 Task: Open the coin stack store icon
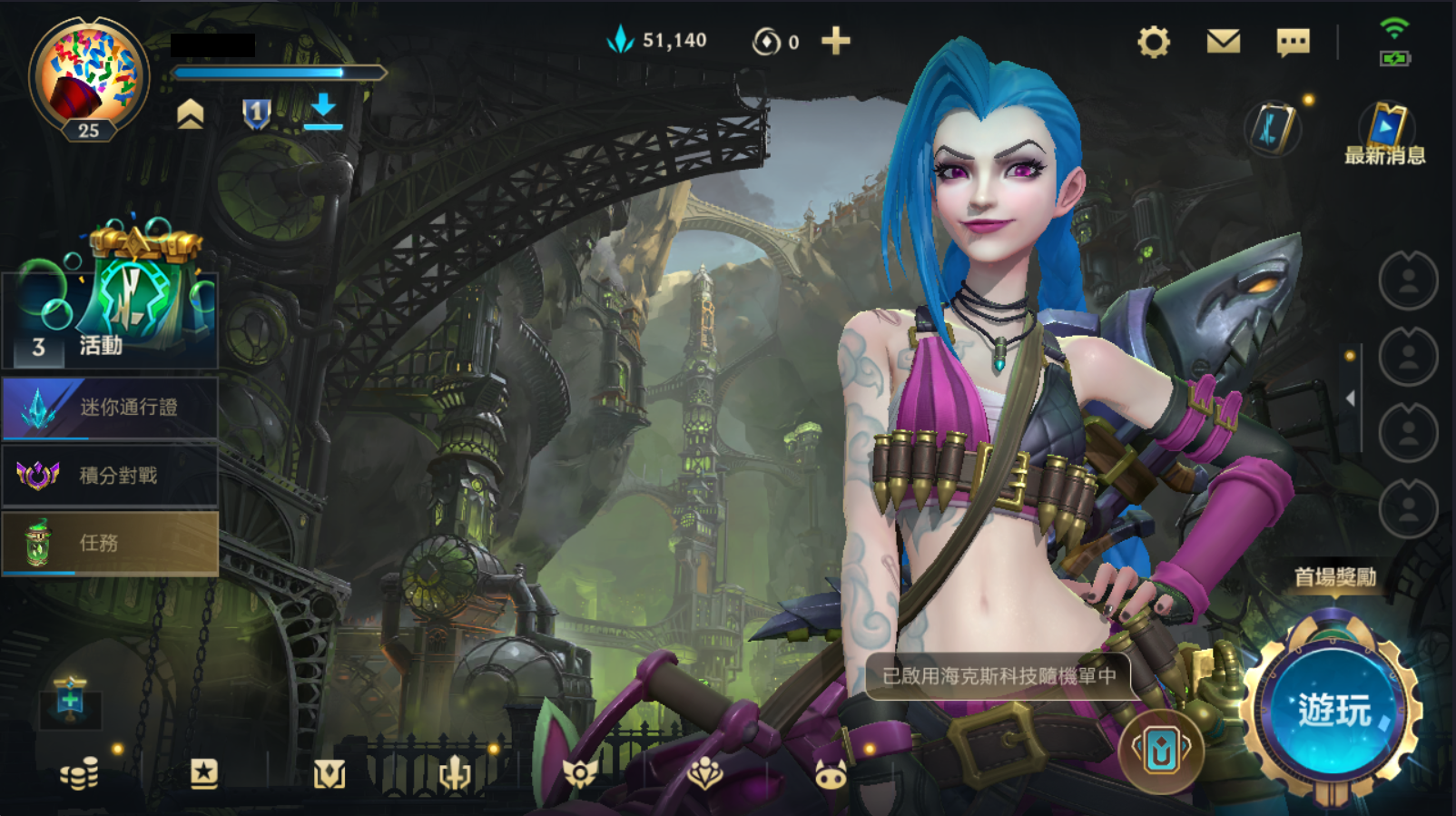coord(79,774)
